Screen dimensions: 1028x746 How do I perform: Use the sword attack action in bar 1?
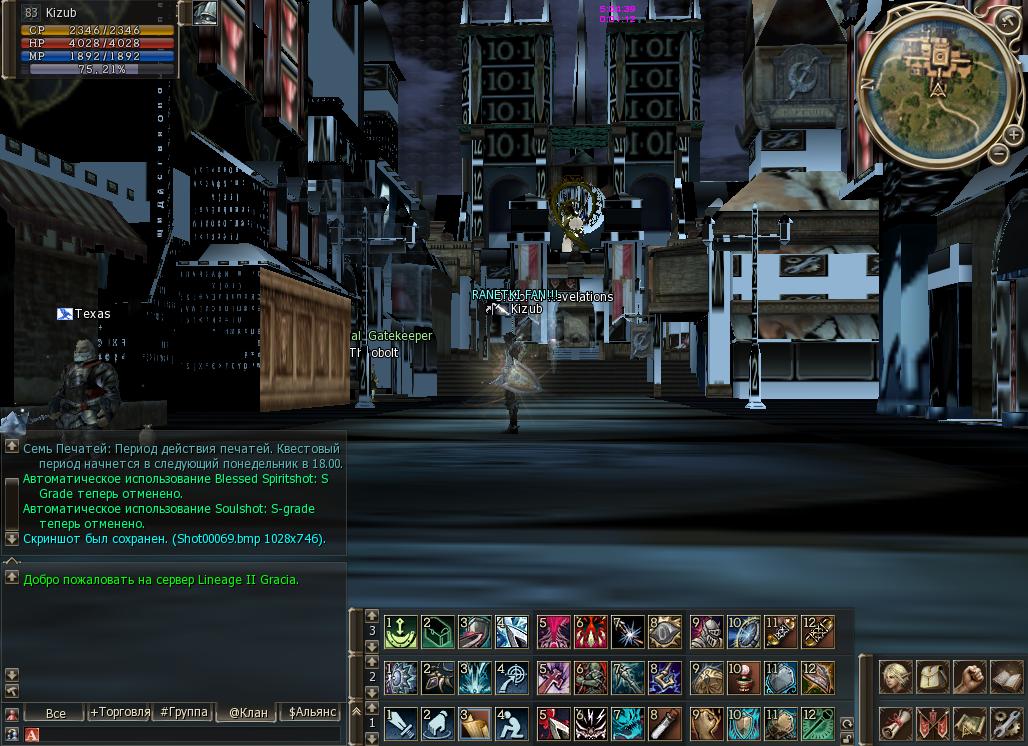pyautogui.click(x=400, y=723)
